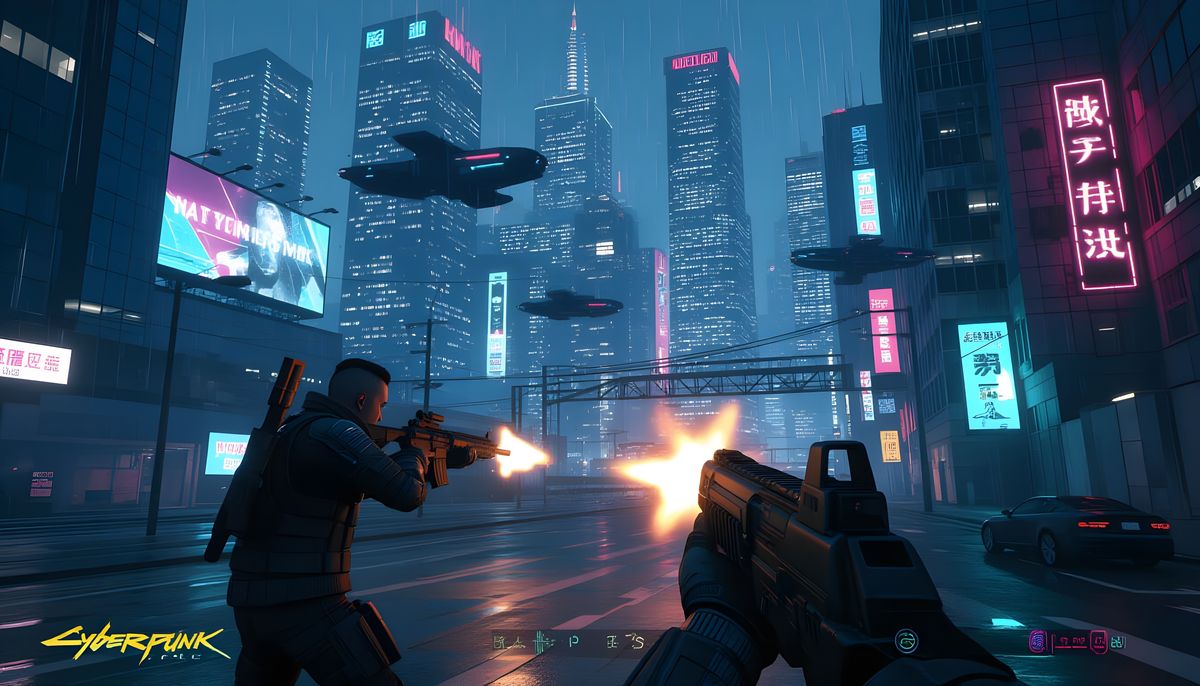This screenshot has height=686, width=1200.
Task: Select the pink fingerprint-style HUD icon
Action: click(x=1037, y=640)
